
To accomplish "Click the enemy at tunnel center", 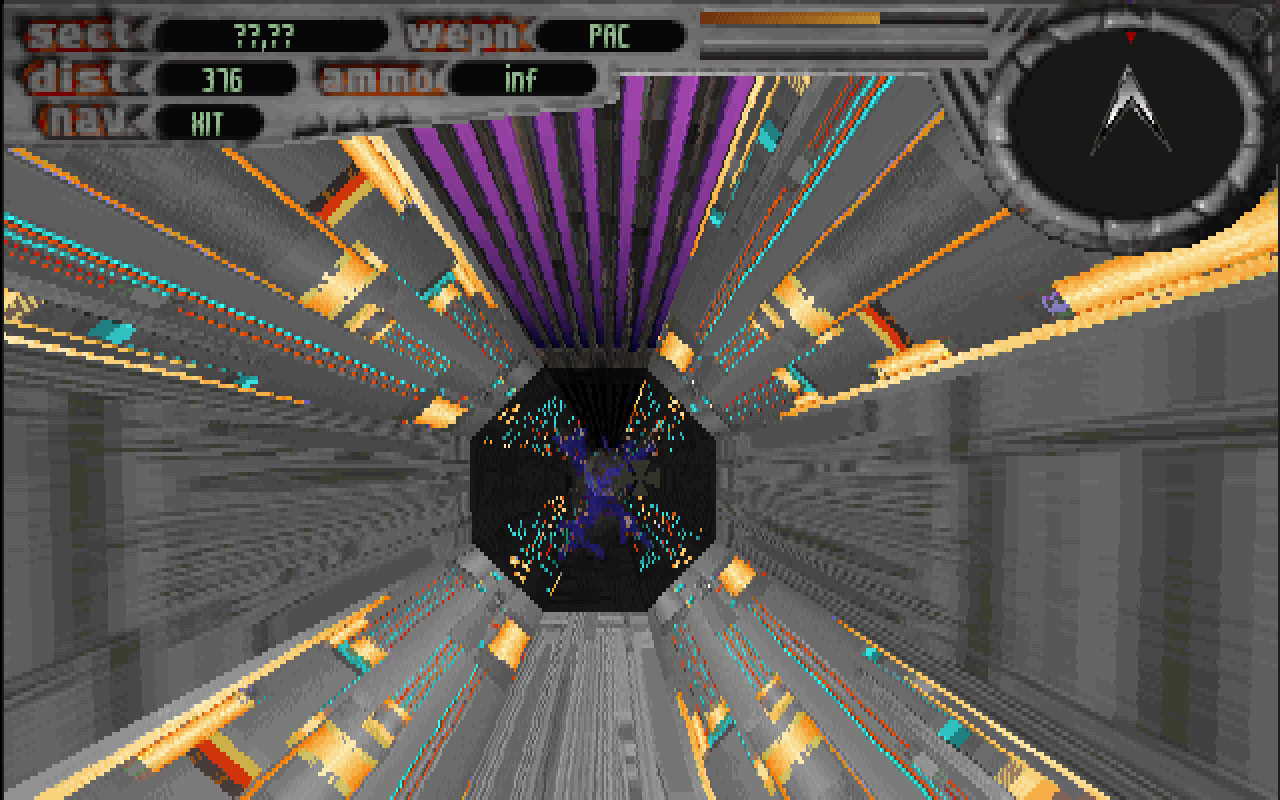I will (600, 490).
